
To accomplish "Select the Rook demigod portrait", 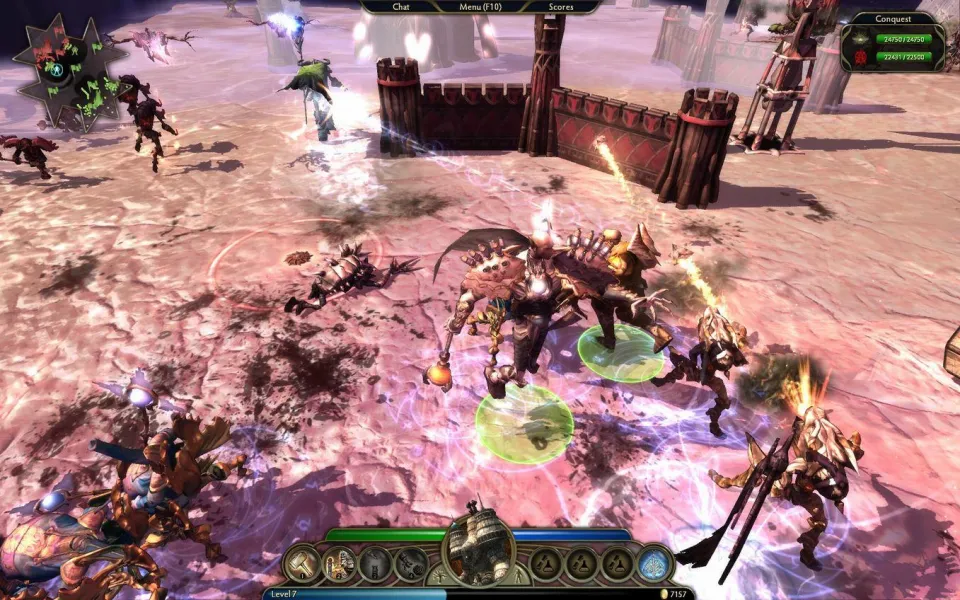I will (478, 548).
